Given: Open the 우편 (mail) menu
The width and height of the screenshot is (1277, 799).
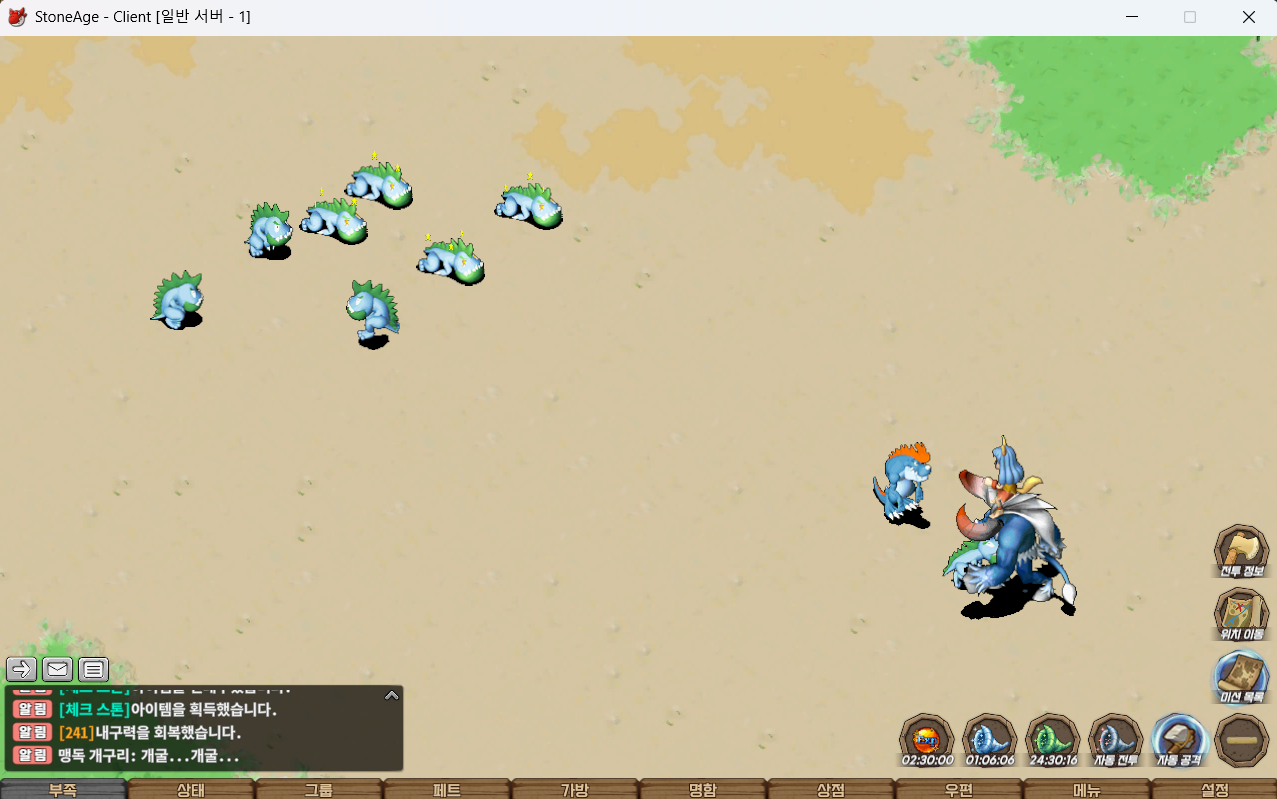Looking at the screenshot, I should tap(959, 789).
